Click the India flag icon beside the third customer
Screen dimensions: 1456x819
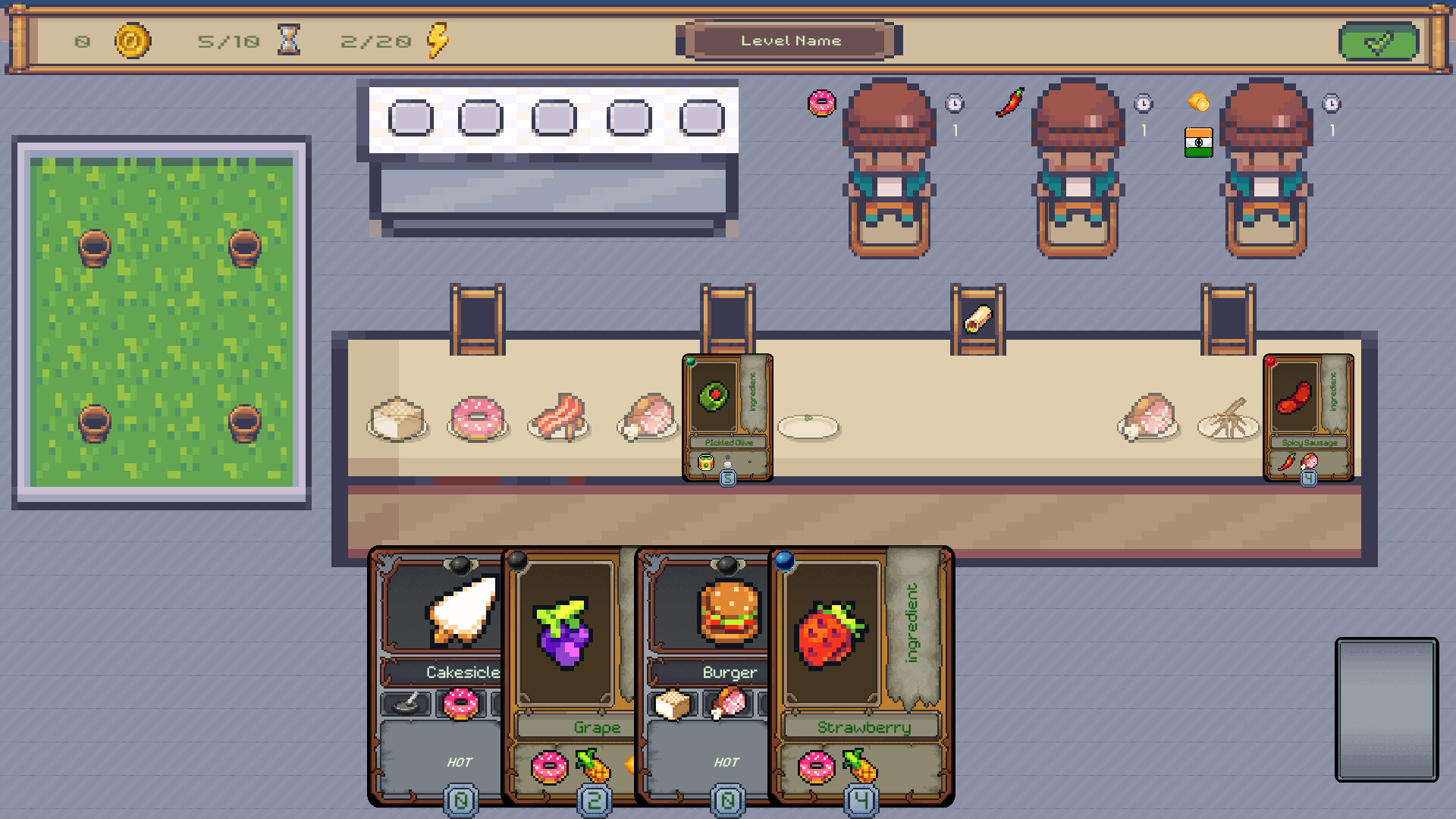[x=1199, y=143]
